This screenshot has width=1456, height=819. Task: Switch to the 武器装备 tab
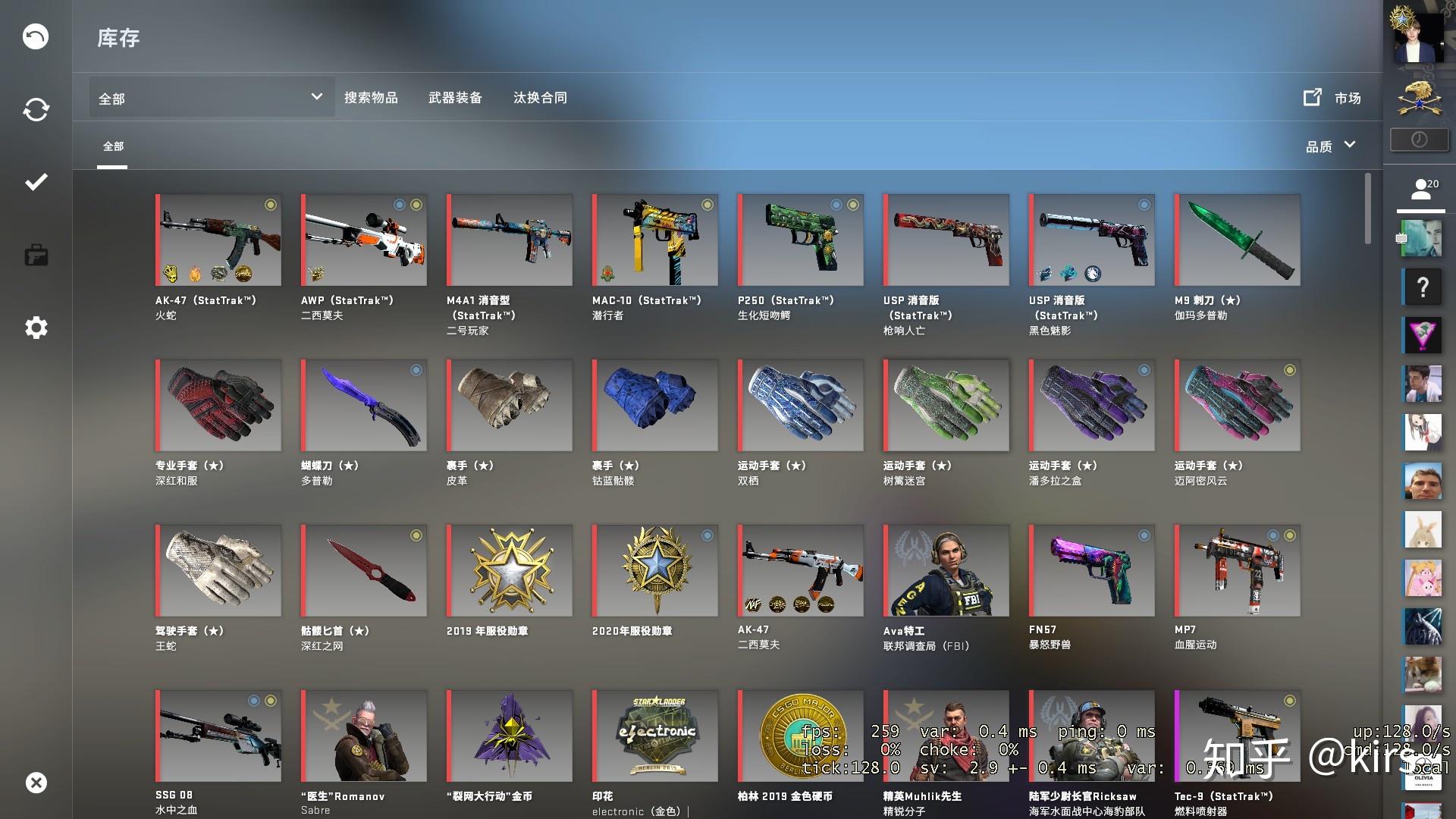tap(456, 97)
